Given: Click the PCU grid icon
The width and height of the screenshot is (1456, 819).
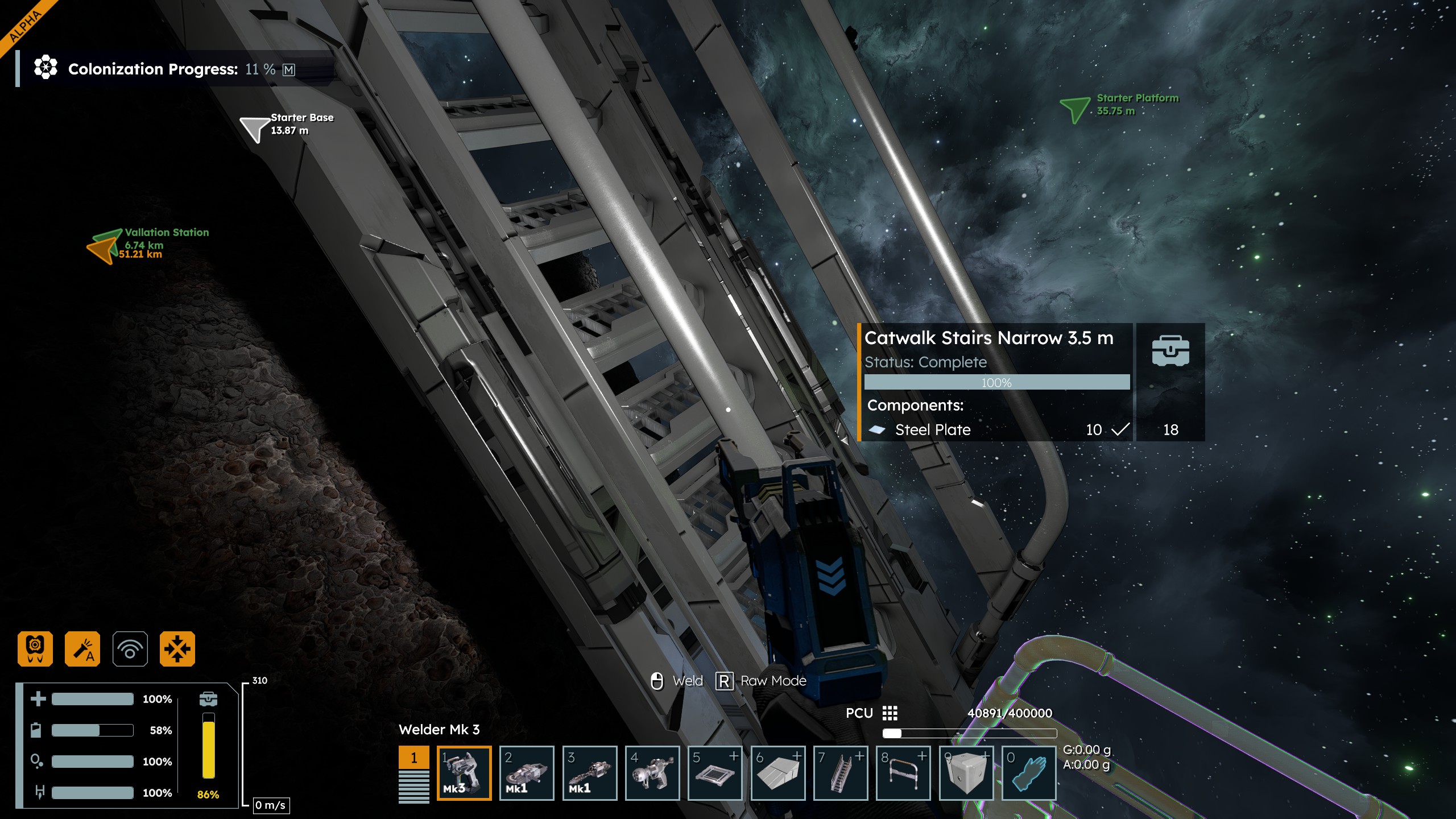Looking at the screenshot, I should tap(890, 713).
